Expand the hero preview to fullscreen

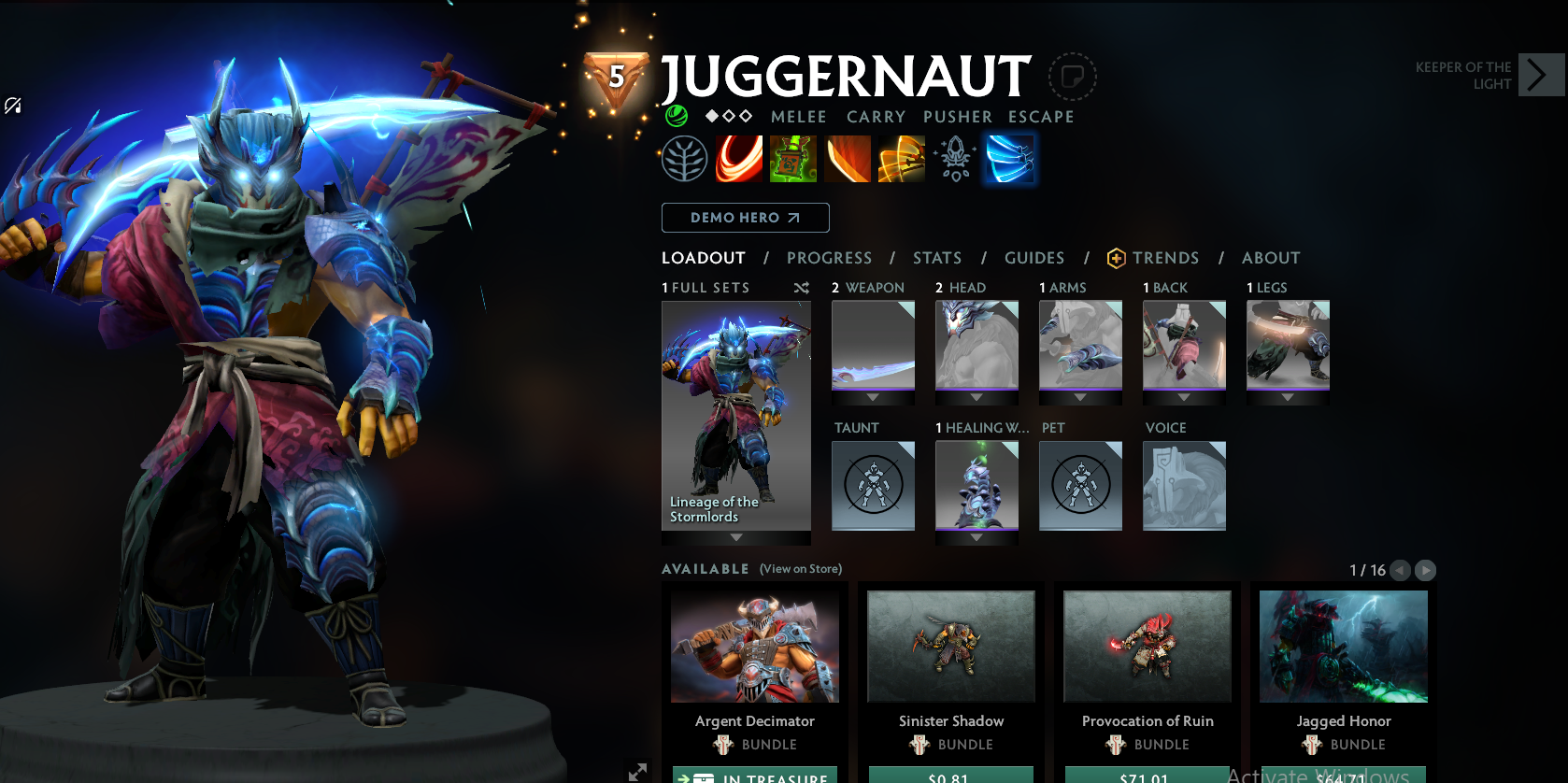click(639, 772)
